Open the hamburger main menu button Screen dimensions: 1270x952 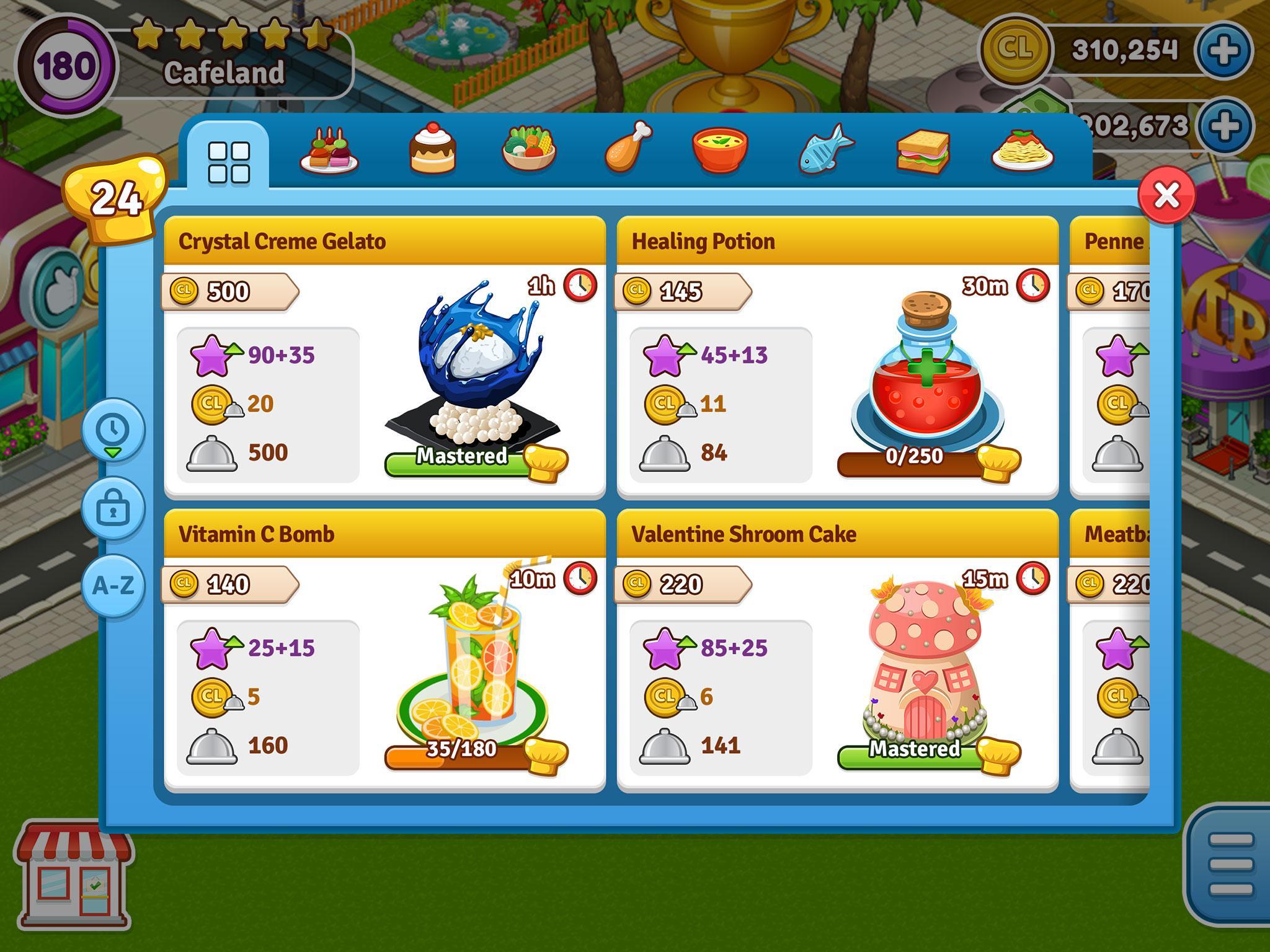pos(1230,864)
